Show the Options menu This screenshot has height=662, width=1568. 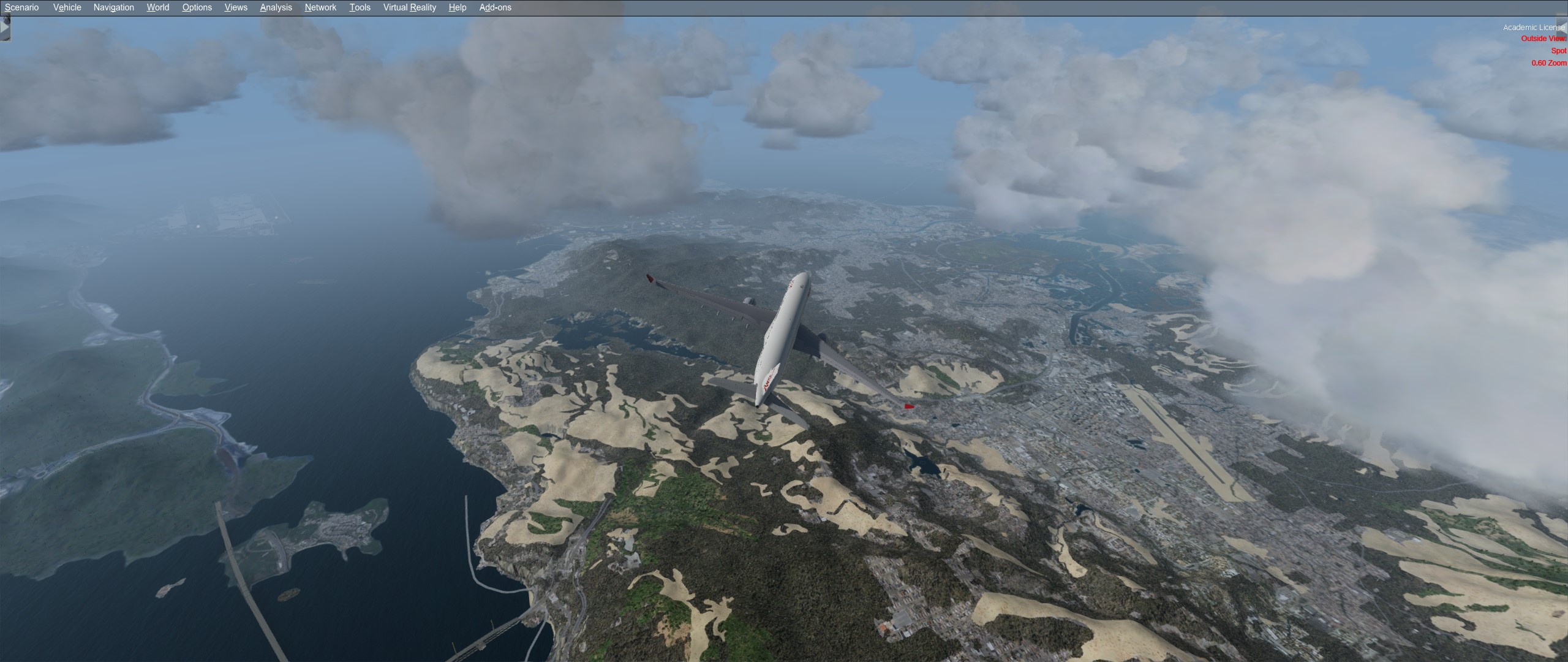[197, 7]
